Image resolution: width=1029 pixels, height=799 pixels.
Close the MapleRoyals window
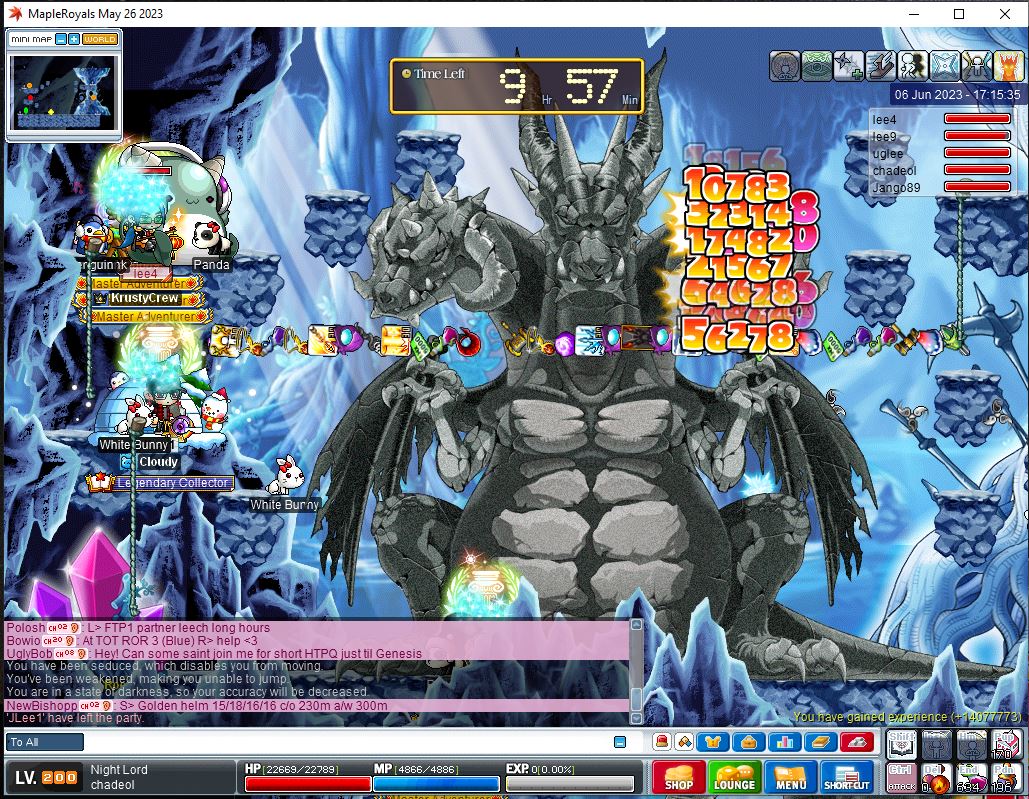(1005, 14)
